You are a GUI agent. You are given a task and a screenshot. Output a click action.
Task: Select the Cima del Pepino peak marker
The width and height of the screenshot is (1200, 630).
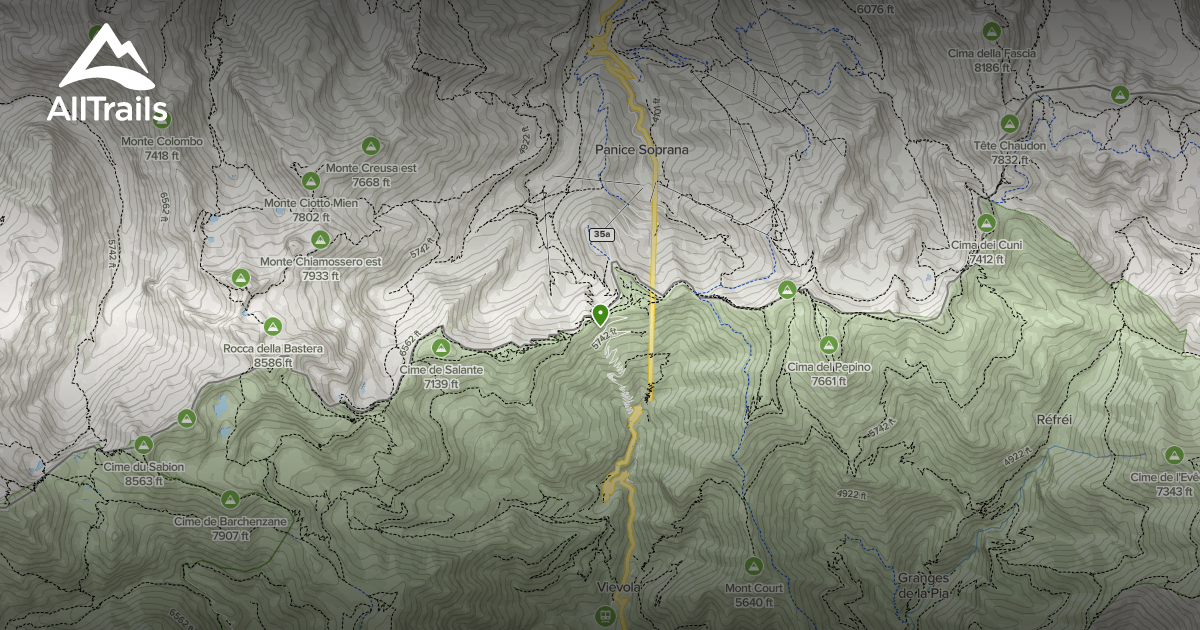point(828,345)
